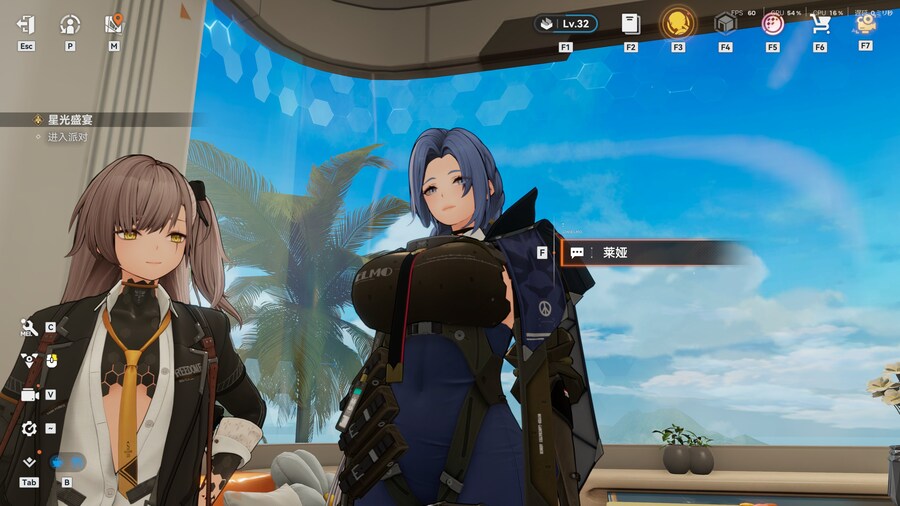Click the downward chevron icon

click(x=29, y=462)
